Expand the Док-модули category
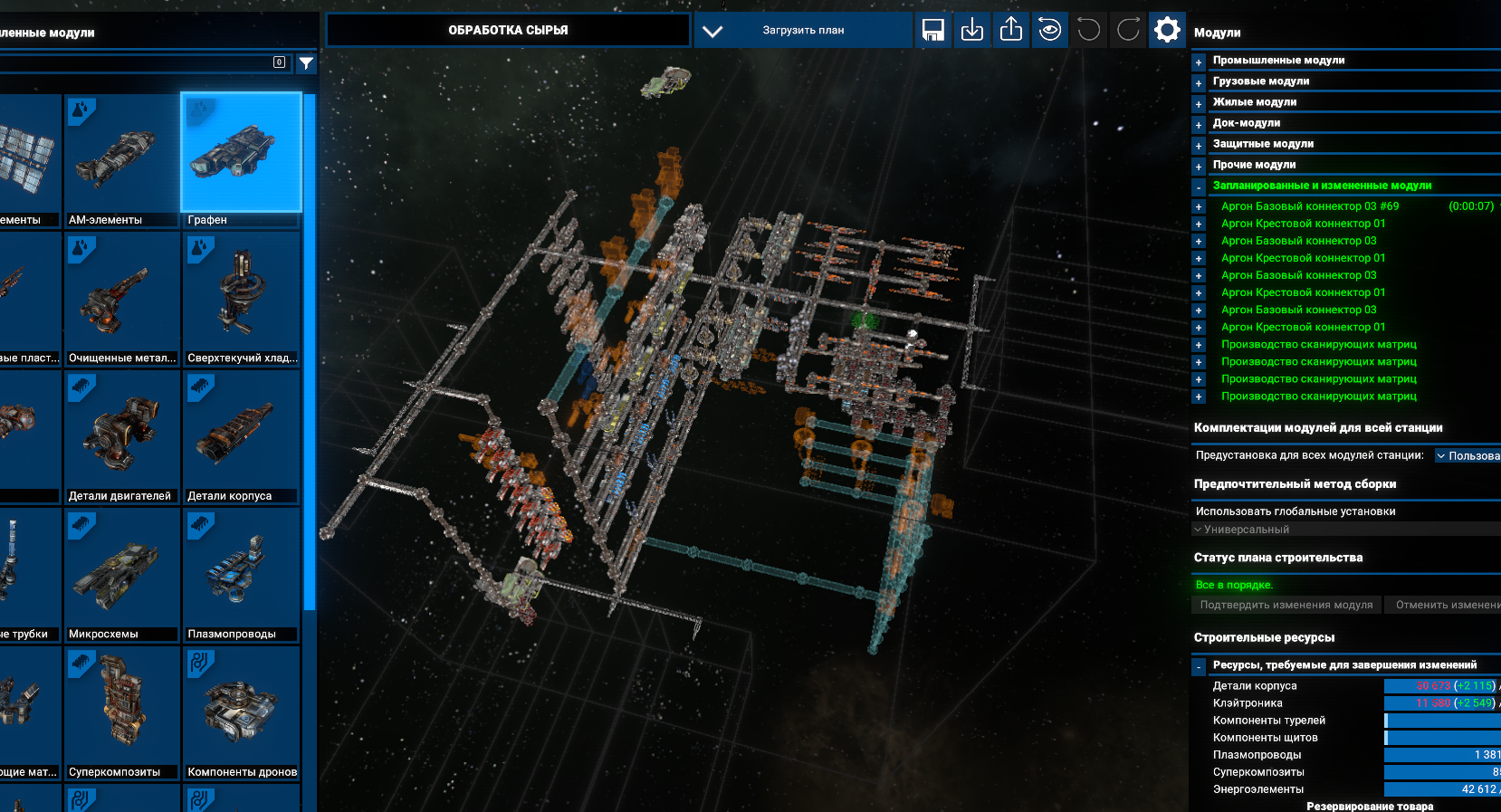The height and width of the screenshot is (812, 1501). (1199, 125)
